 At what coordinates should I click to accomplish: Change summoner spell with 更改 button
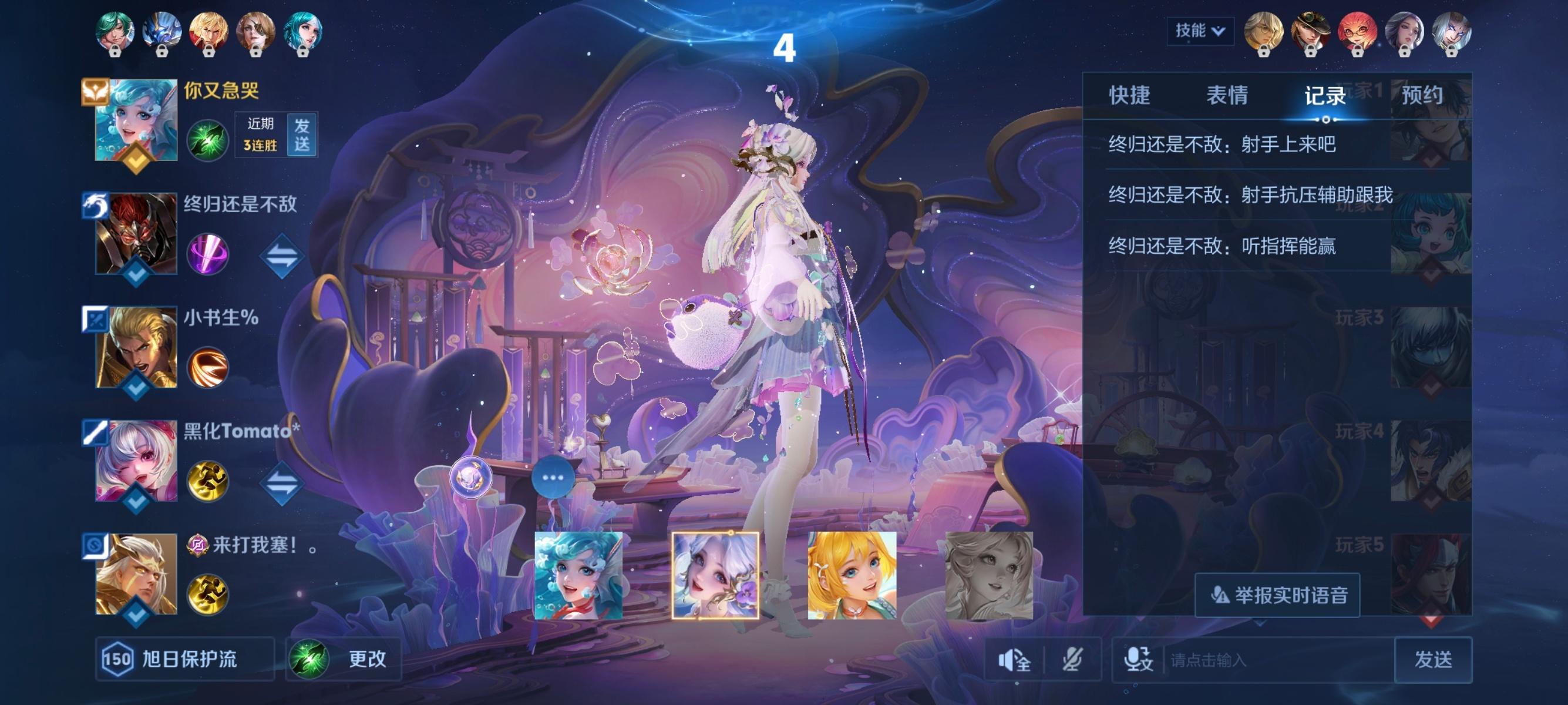345,659
